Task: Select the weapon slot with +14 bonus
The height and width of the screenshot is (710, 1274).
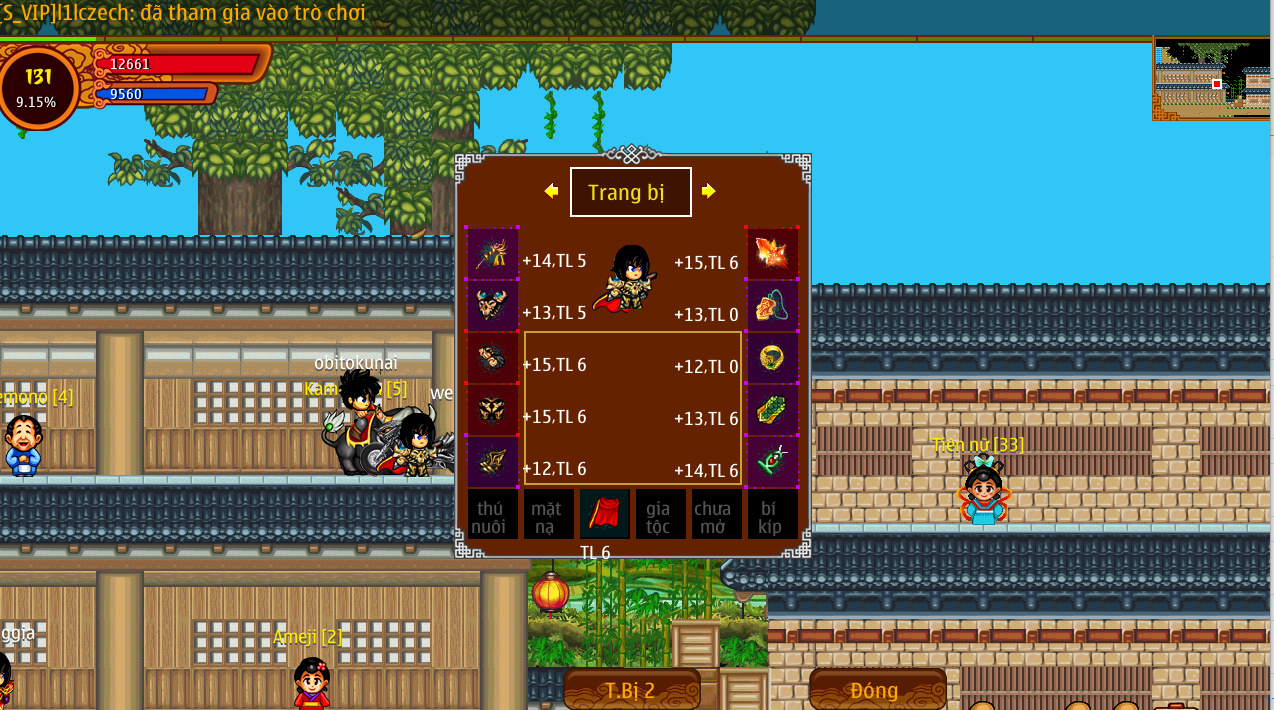Action: click(492, 254)
